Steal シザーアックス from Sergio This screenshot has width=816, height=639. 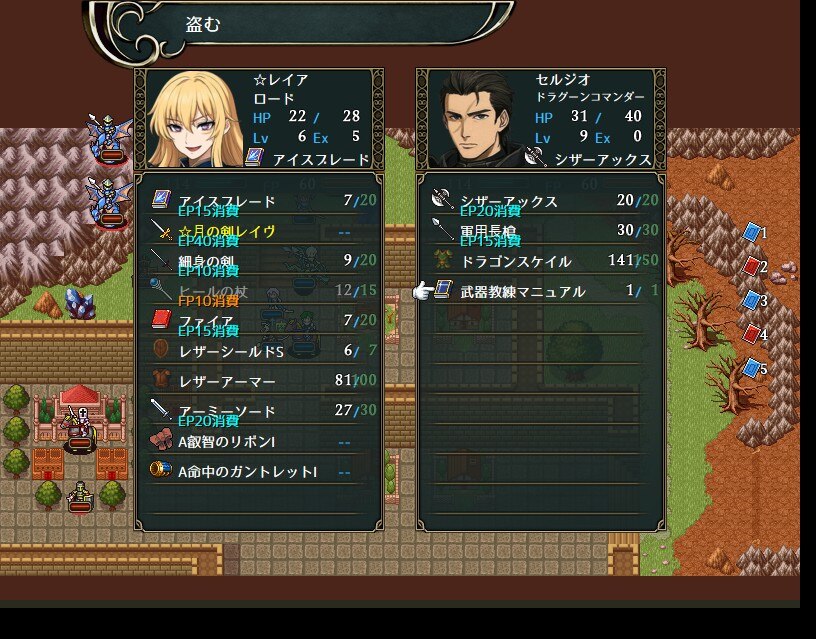pos(508,201)
